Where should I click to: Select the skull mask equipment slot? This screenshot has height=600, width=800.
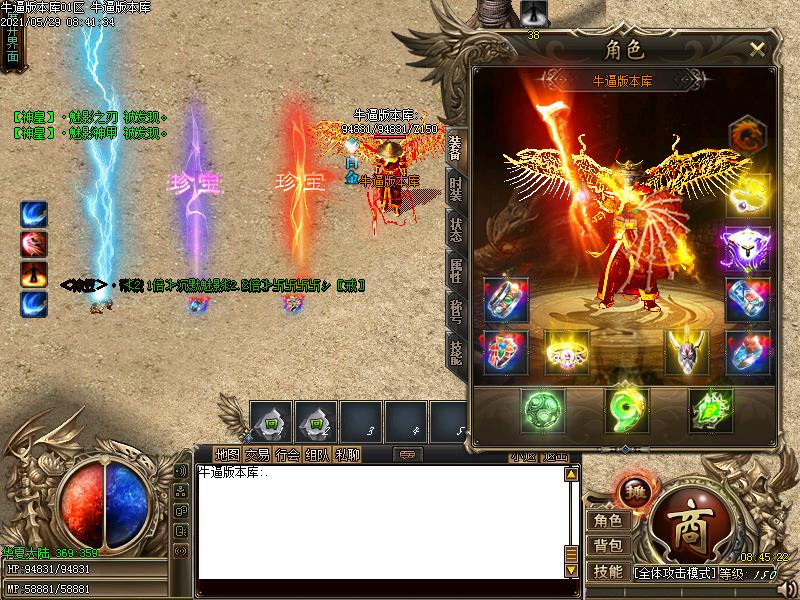click(x=687, y=352)
